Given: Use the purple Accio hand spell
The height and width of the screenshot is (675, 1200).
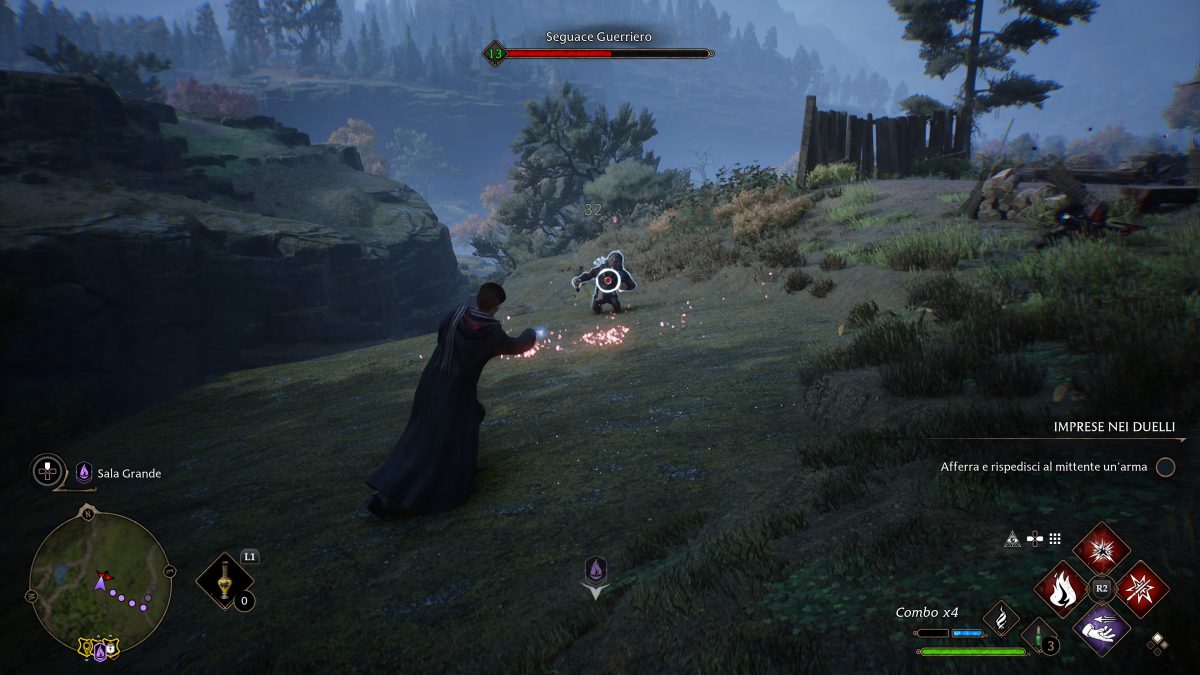Looking at the screenshot, I should click(1101, 629).
